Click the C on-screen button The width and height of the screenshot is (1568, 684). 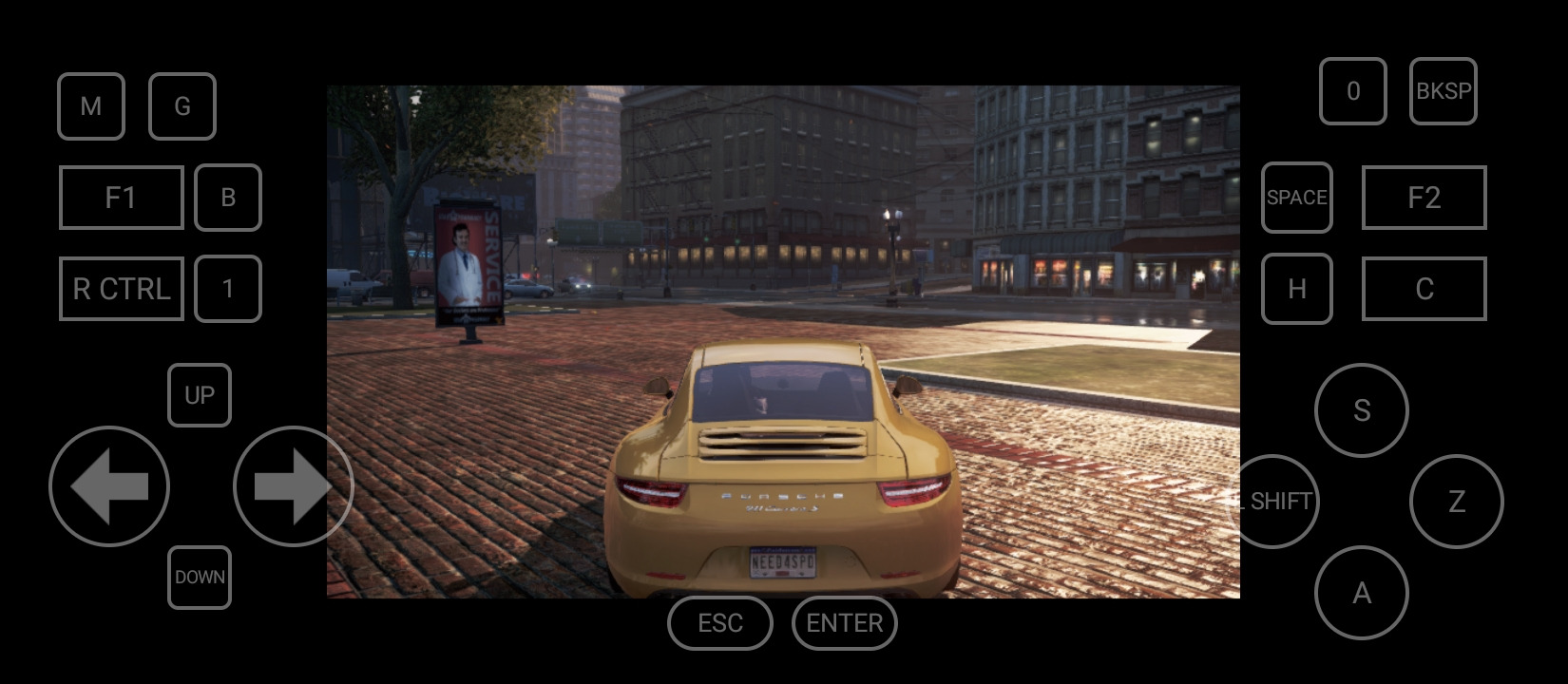coord(1424,289)
